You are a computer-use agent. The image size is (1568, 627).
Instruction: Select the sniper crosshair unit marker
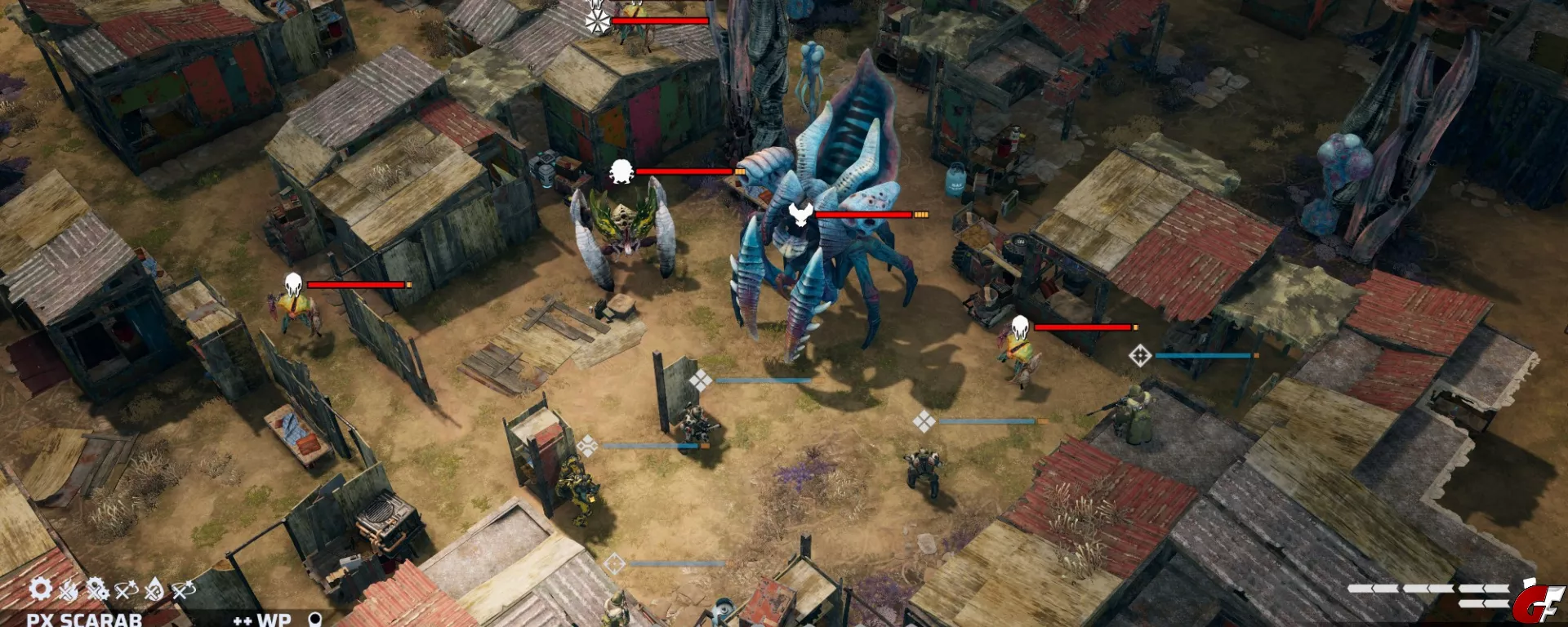[x=1140, y=355]
